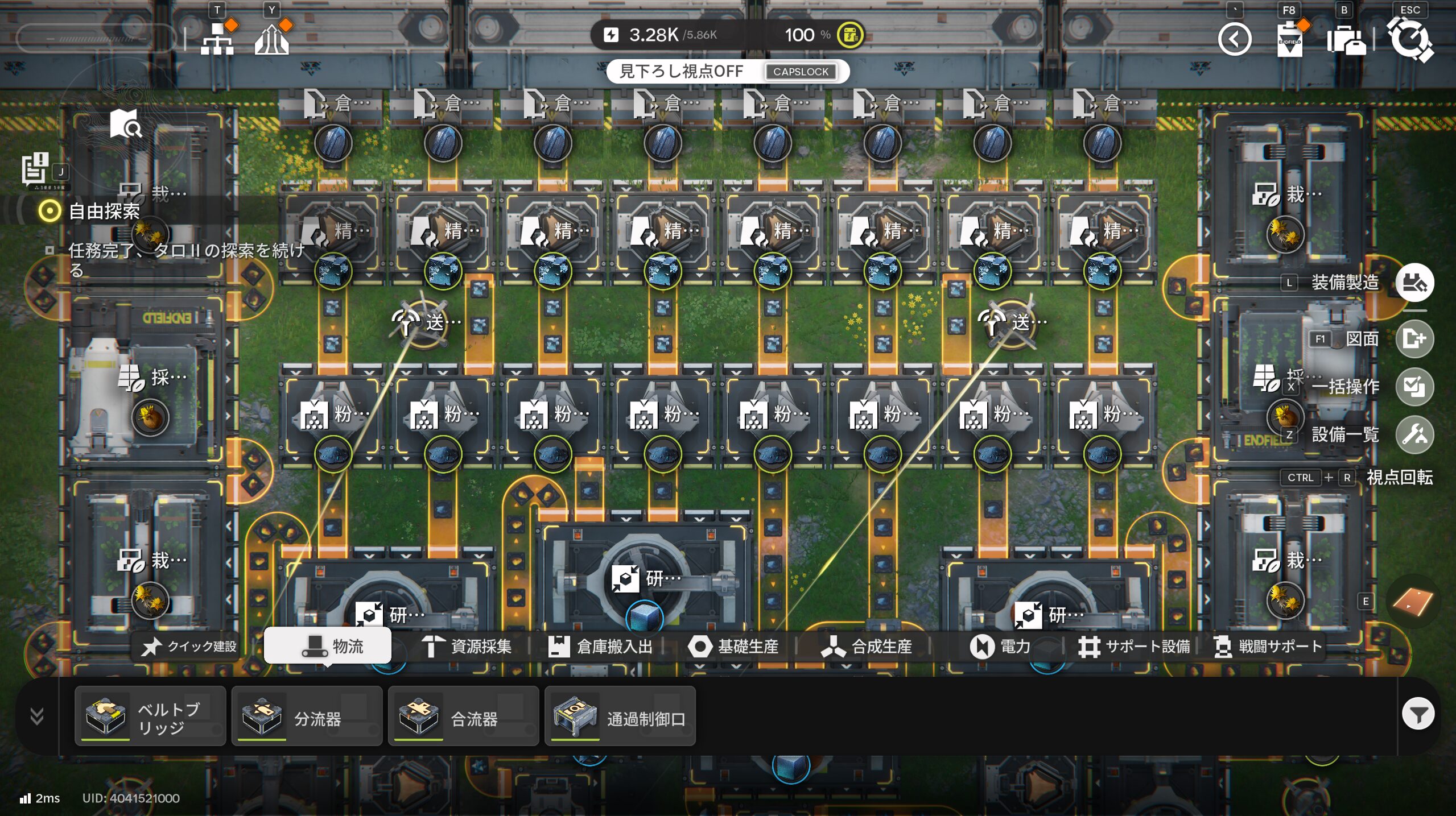Activate 一括操作 batch operation mode
This screenshot has height=816, width=1456.
coord(1414,387)
